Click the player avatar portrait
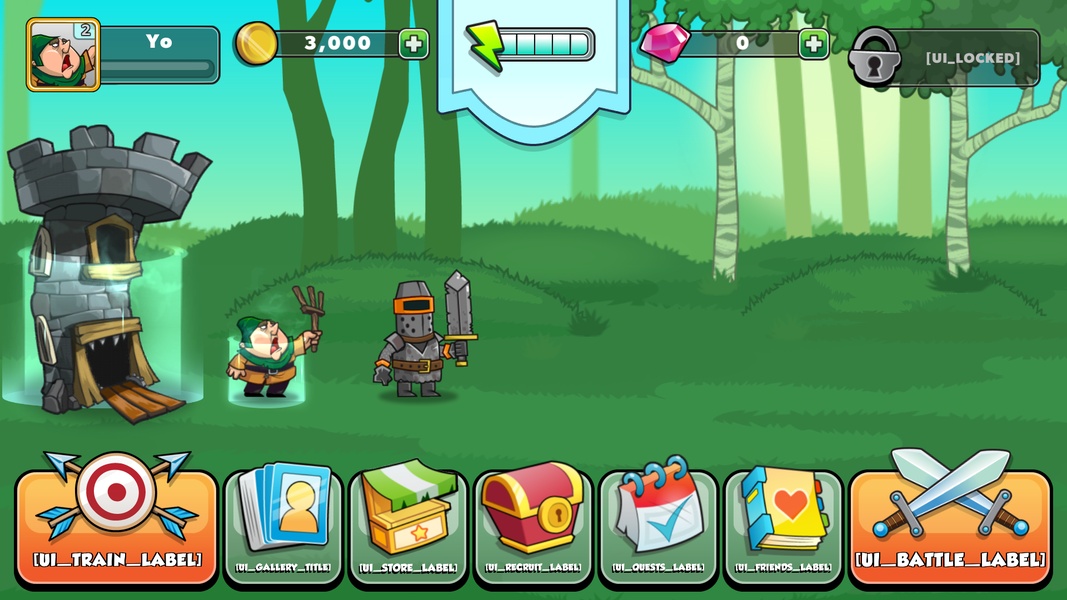 point(63,55)
